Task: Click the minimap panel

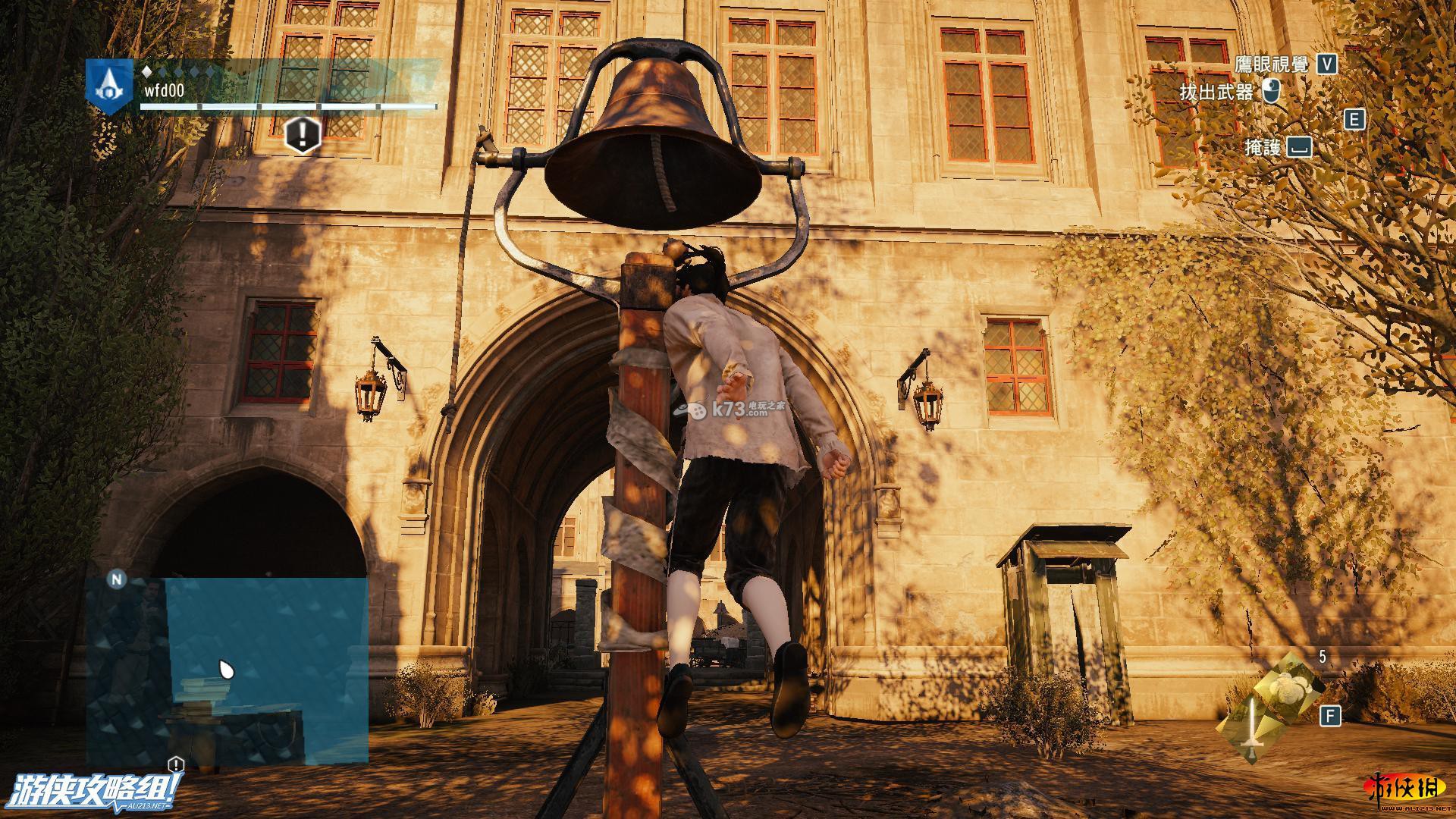Action: (227, 671)
